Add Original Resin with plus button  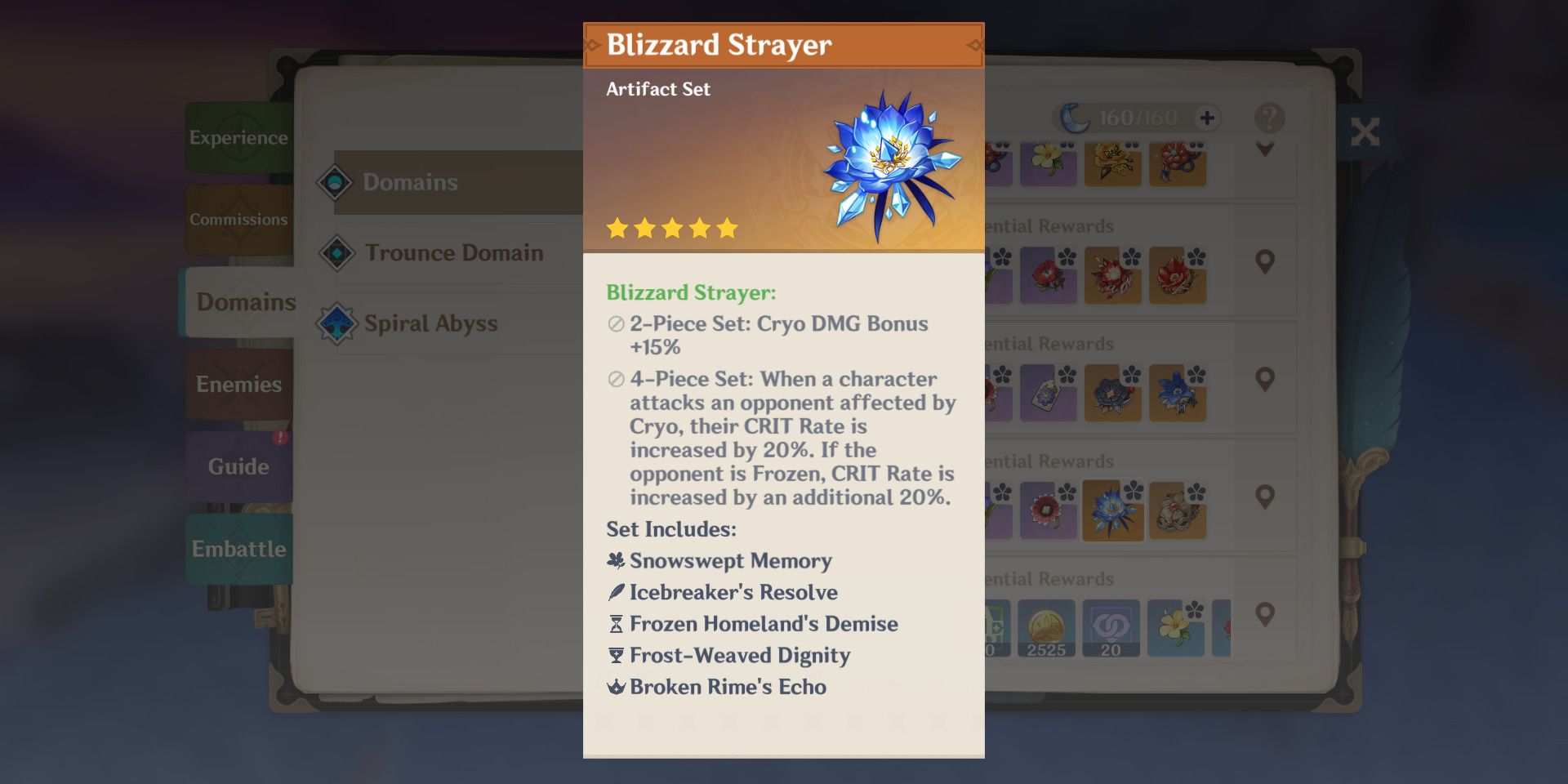coord(1207,118)
